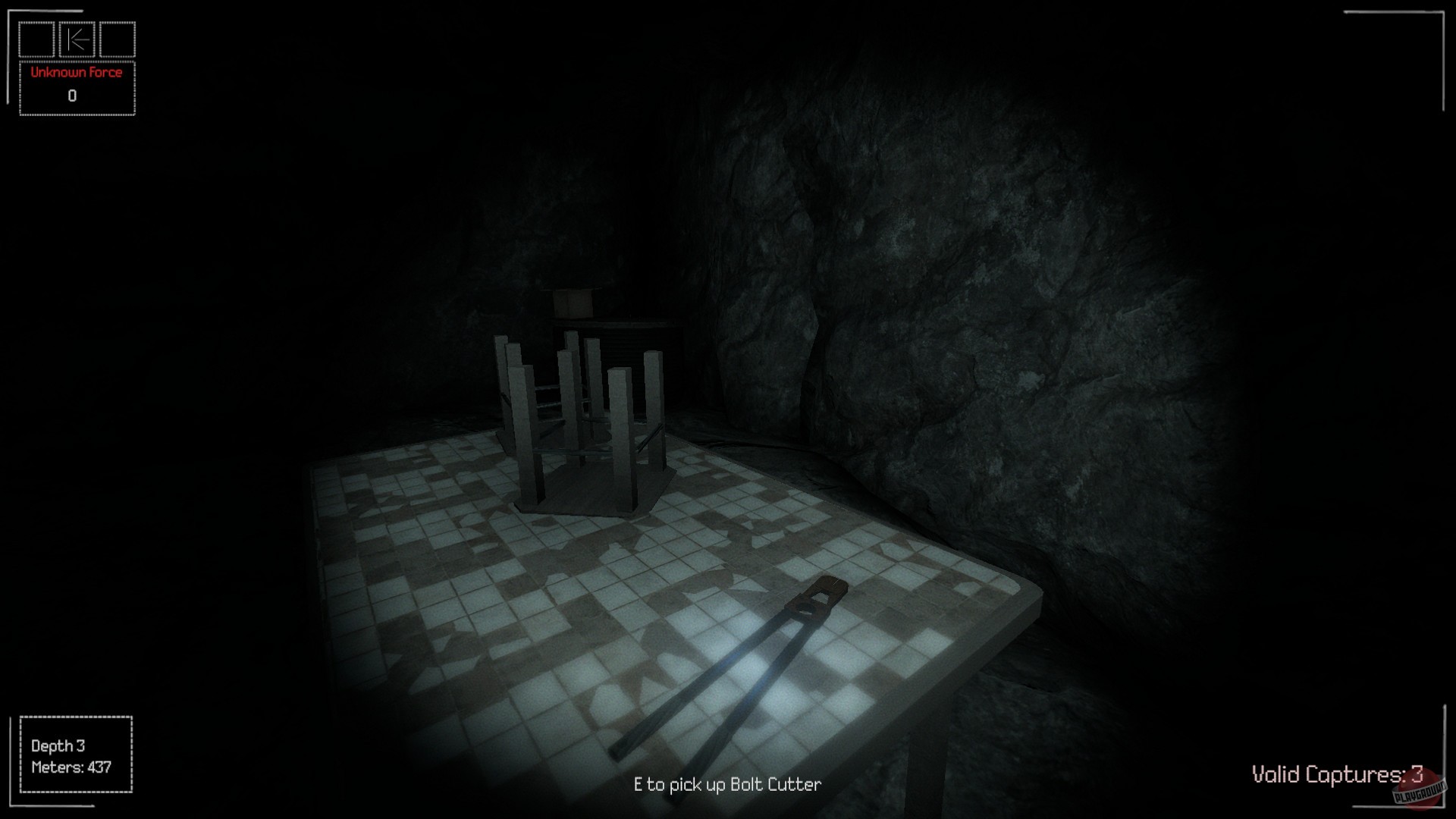Select the Unknown Force label text

point(75,72)
